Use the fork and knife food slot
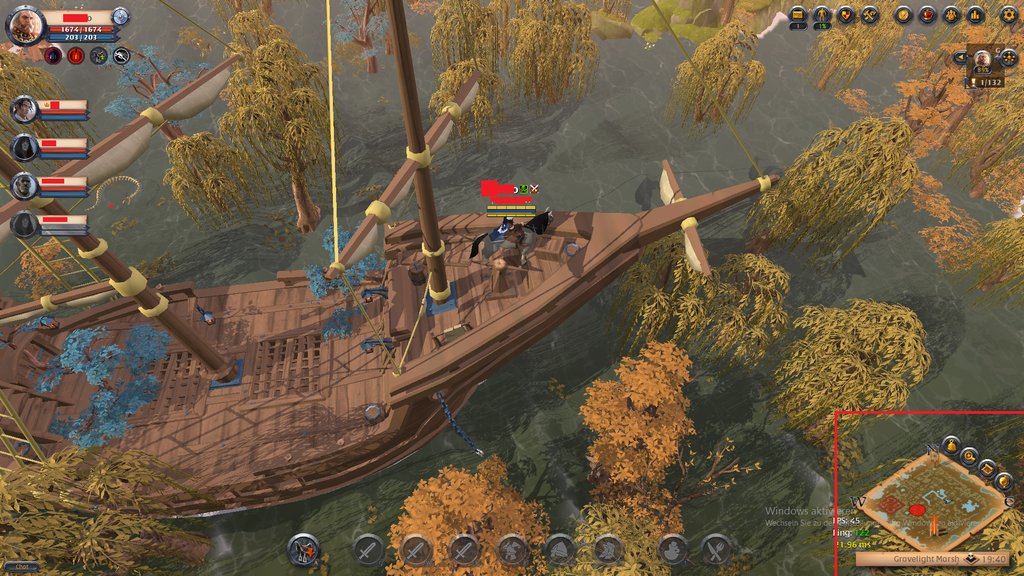Image resolution: width=1024 pixels, height=576 pixels. click(715, 548)
